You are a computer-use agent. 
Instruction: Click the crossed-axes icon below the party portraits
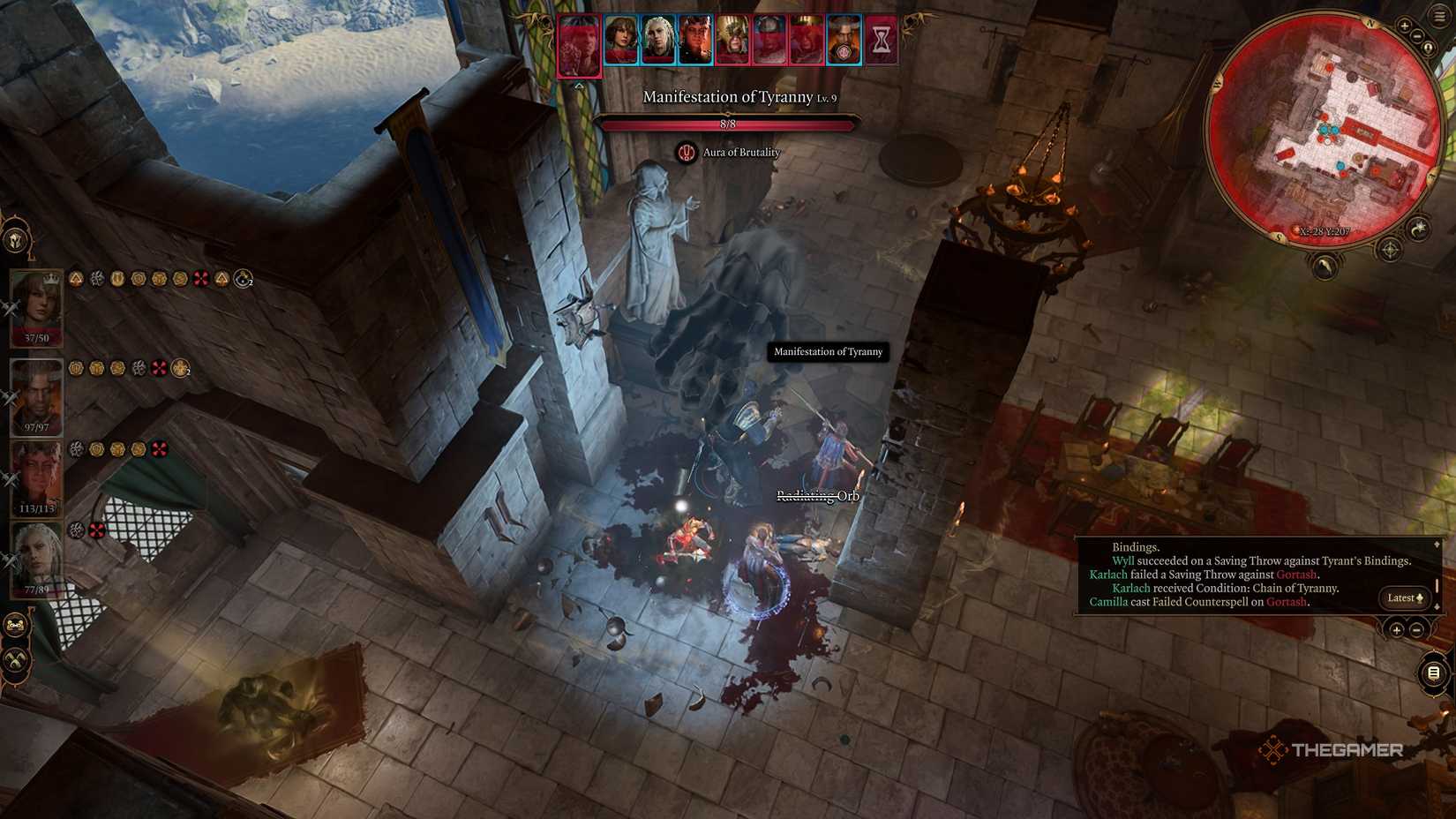14,659
